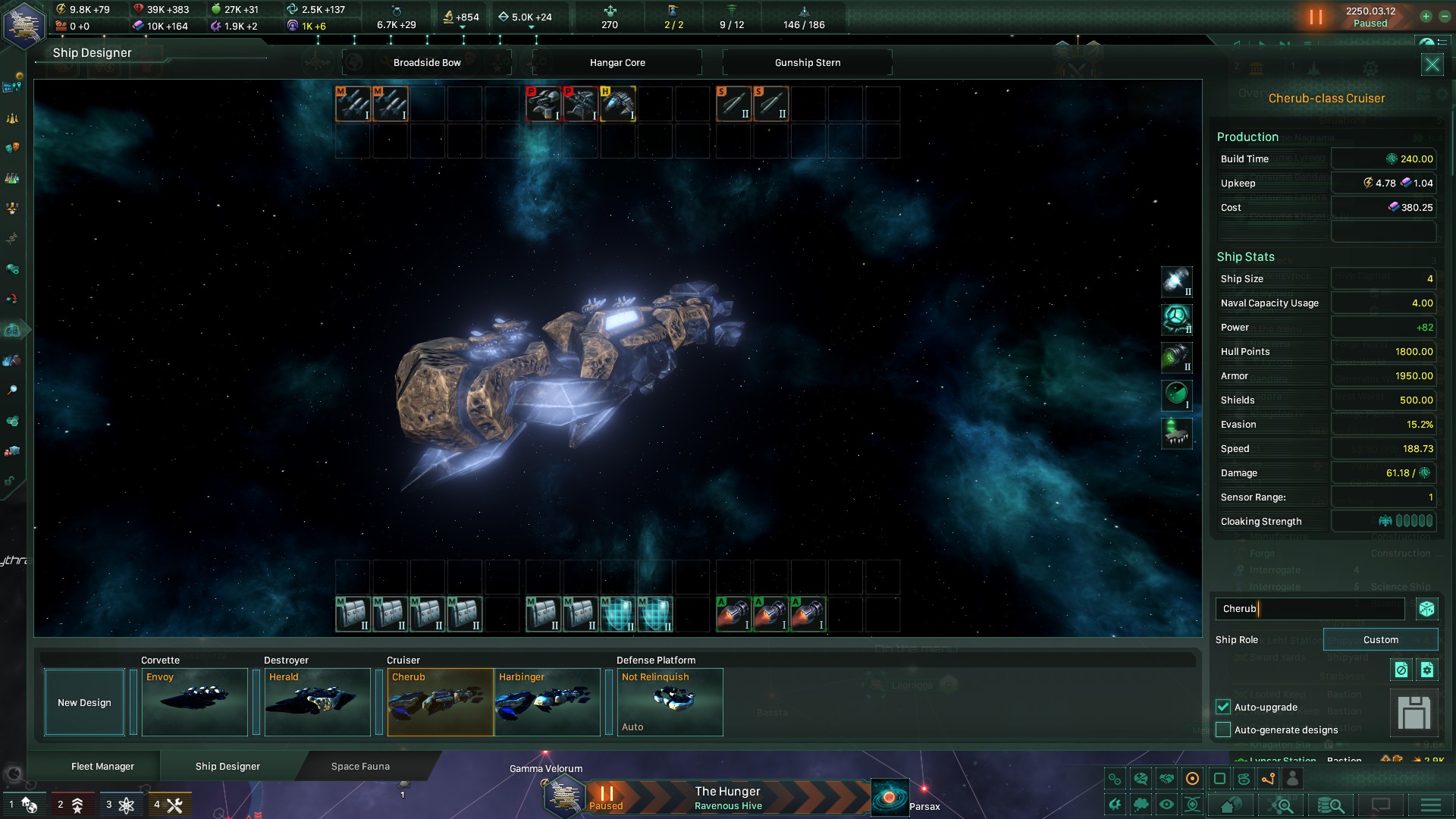Select the Cherub cruiser design
The image size is (1456, 819).
pos(440,701)
